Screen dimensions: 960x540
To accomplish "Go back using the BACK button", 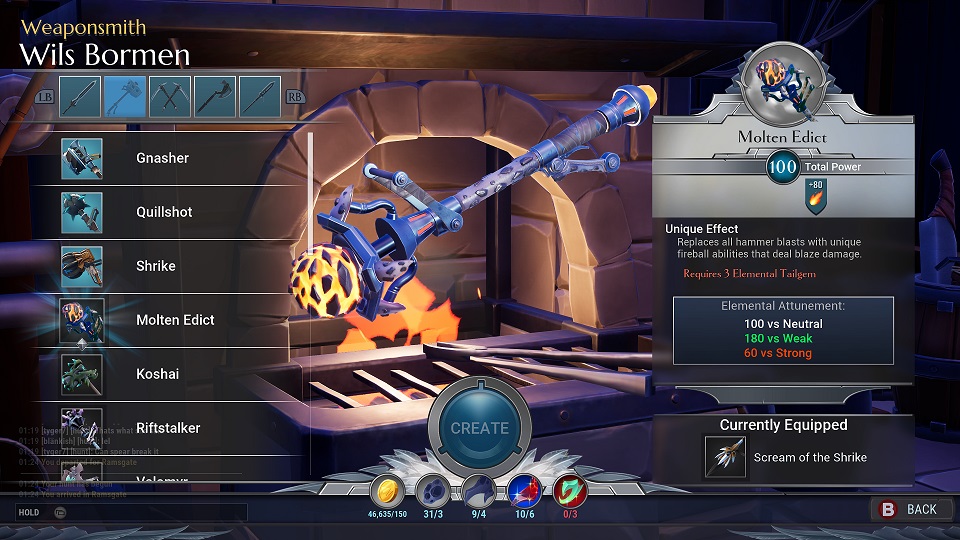I will click(909, 509).
